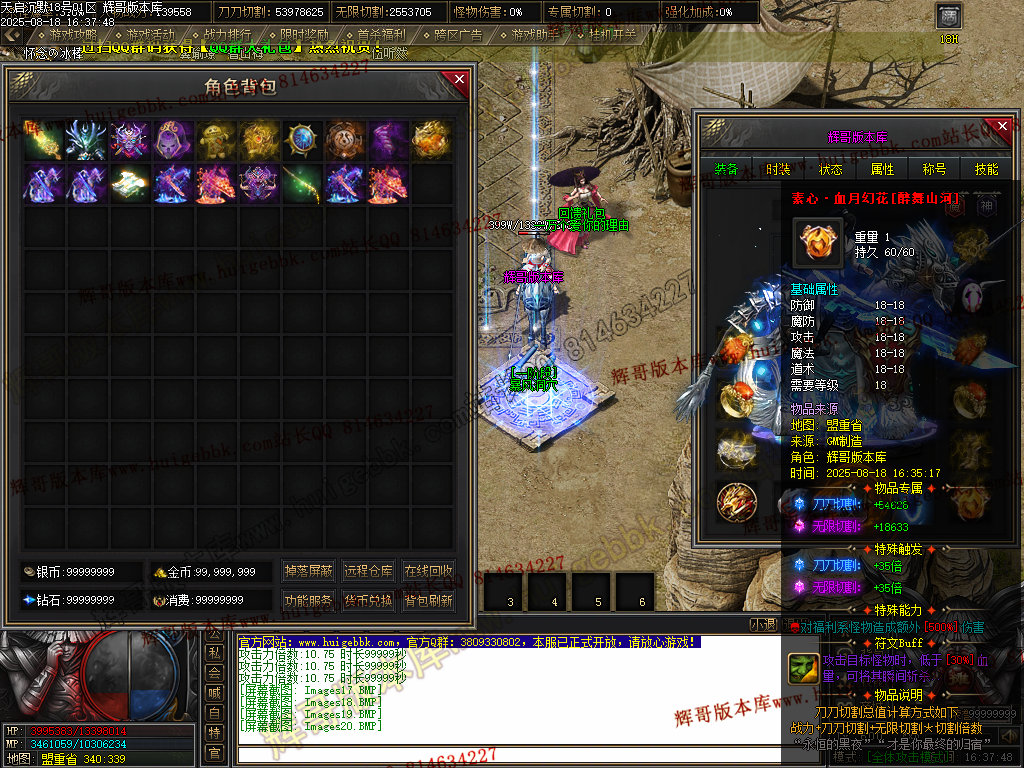Click the 掉落屏蔽 drop filter button

click(x=308, y=571)
